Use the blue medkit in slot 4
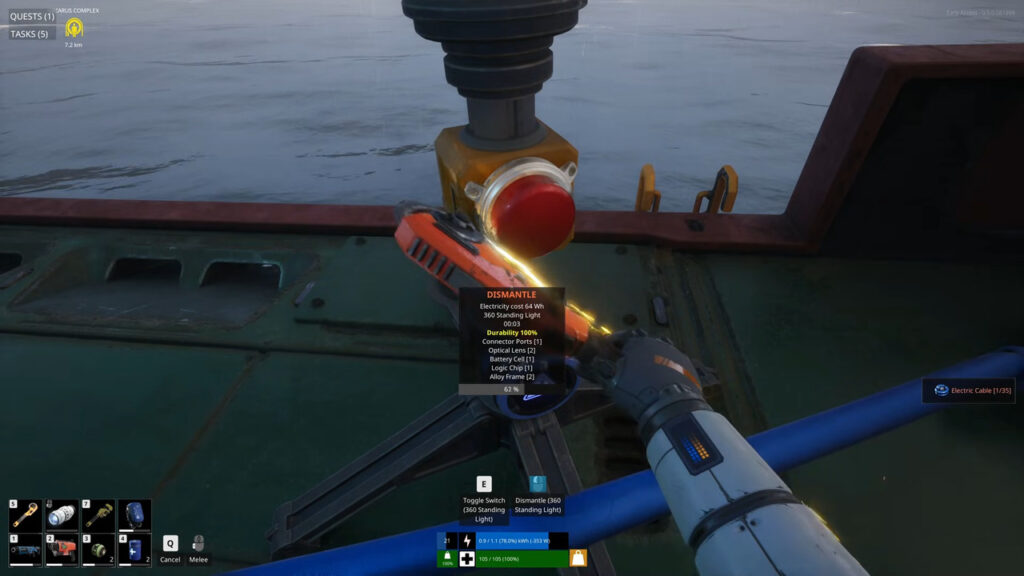This screenshot has height=576, width=1024. click(x=134, y=550)
